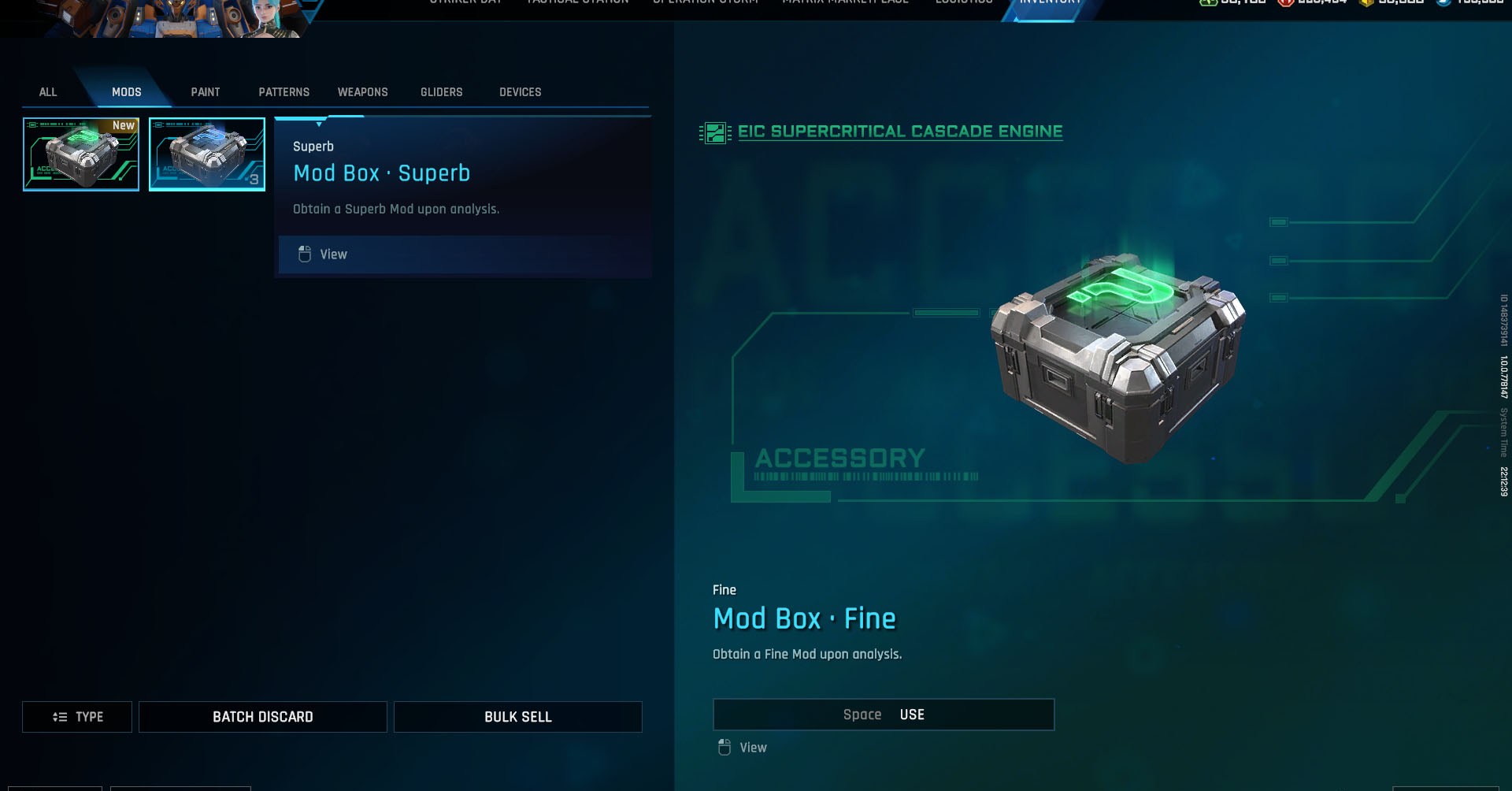
Task: Switch to the WEAPONS tab
Action: tap(362, 92)
